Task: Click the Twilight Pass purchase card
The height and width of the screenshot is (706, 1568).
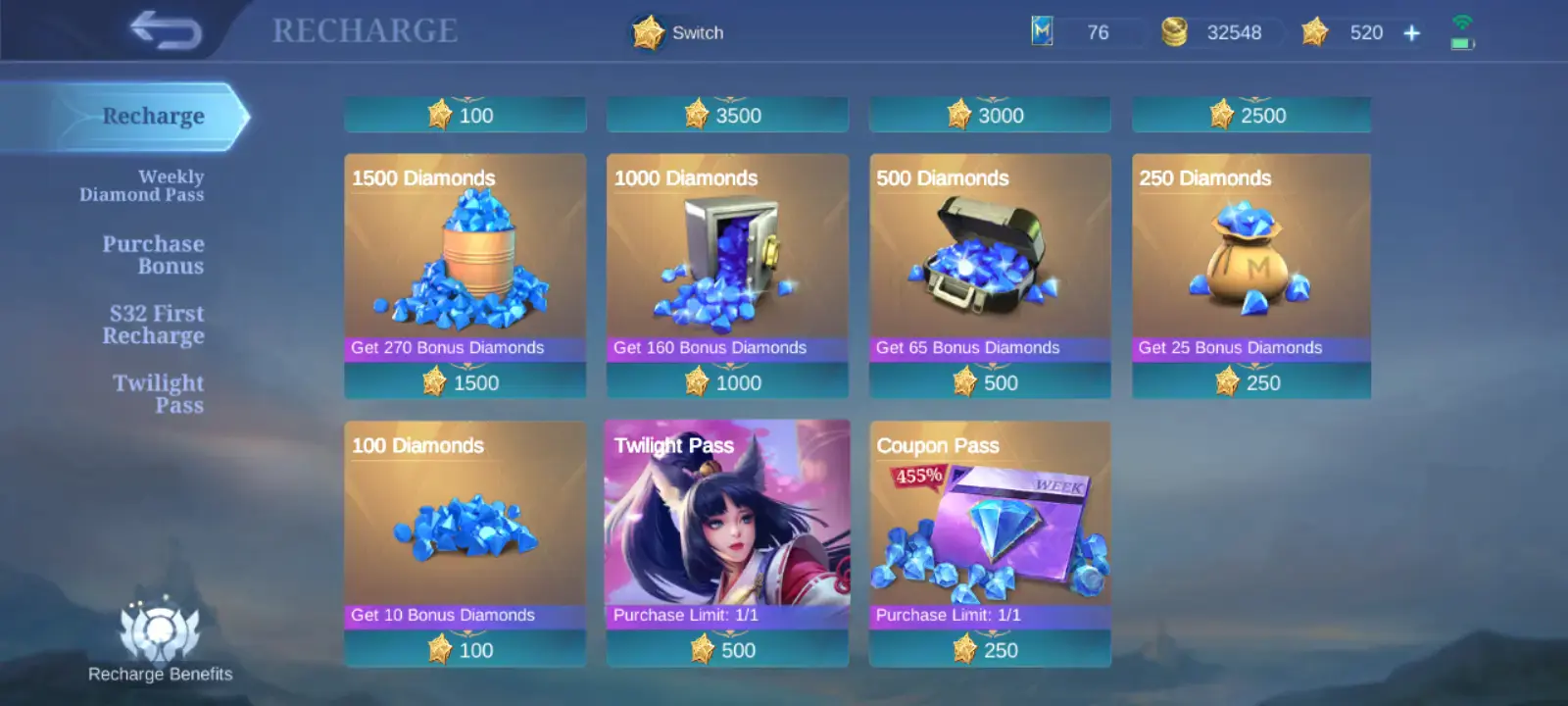Action: pyautogui.click(x=727, y=544)
